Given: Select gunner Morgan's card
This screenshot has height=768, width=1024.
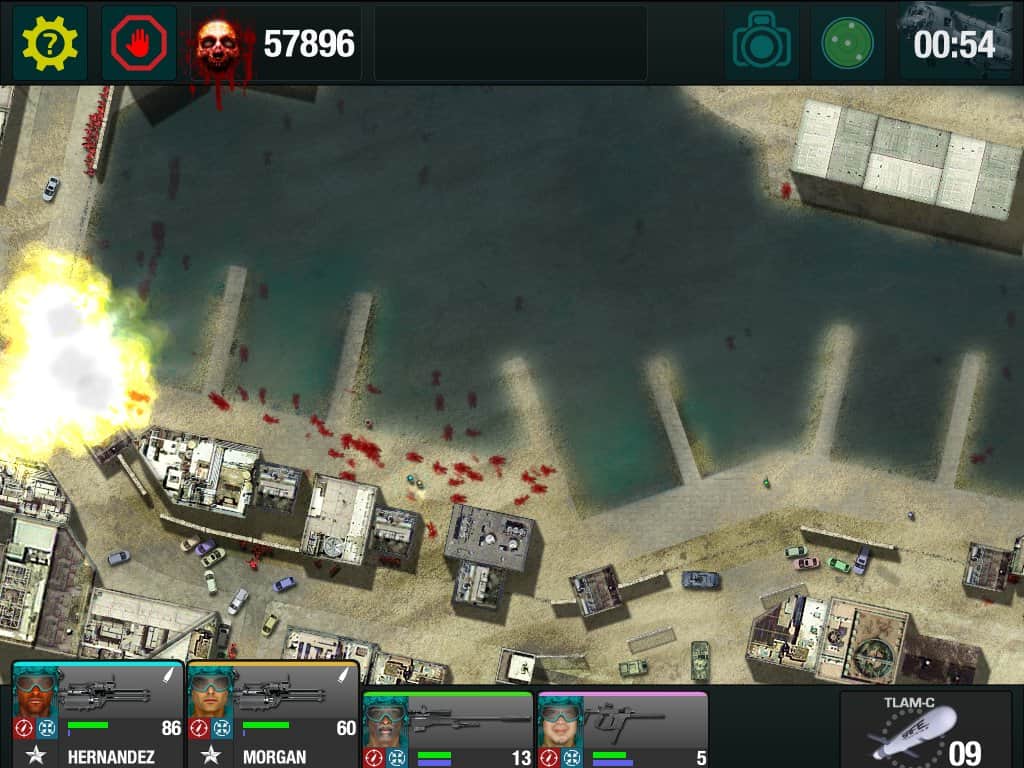Looking at the screenshot, I should pyautogui.click(x=273, y=716).
